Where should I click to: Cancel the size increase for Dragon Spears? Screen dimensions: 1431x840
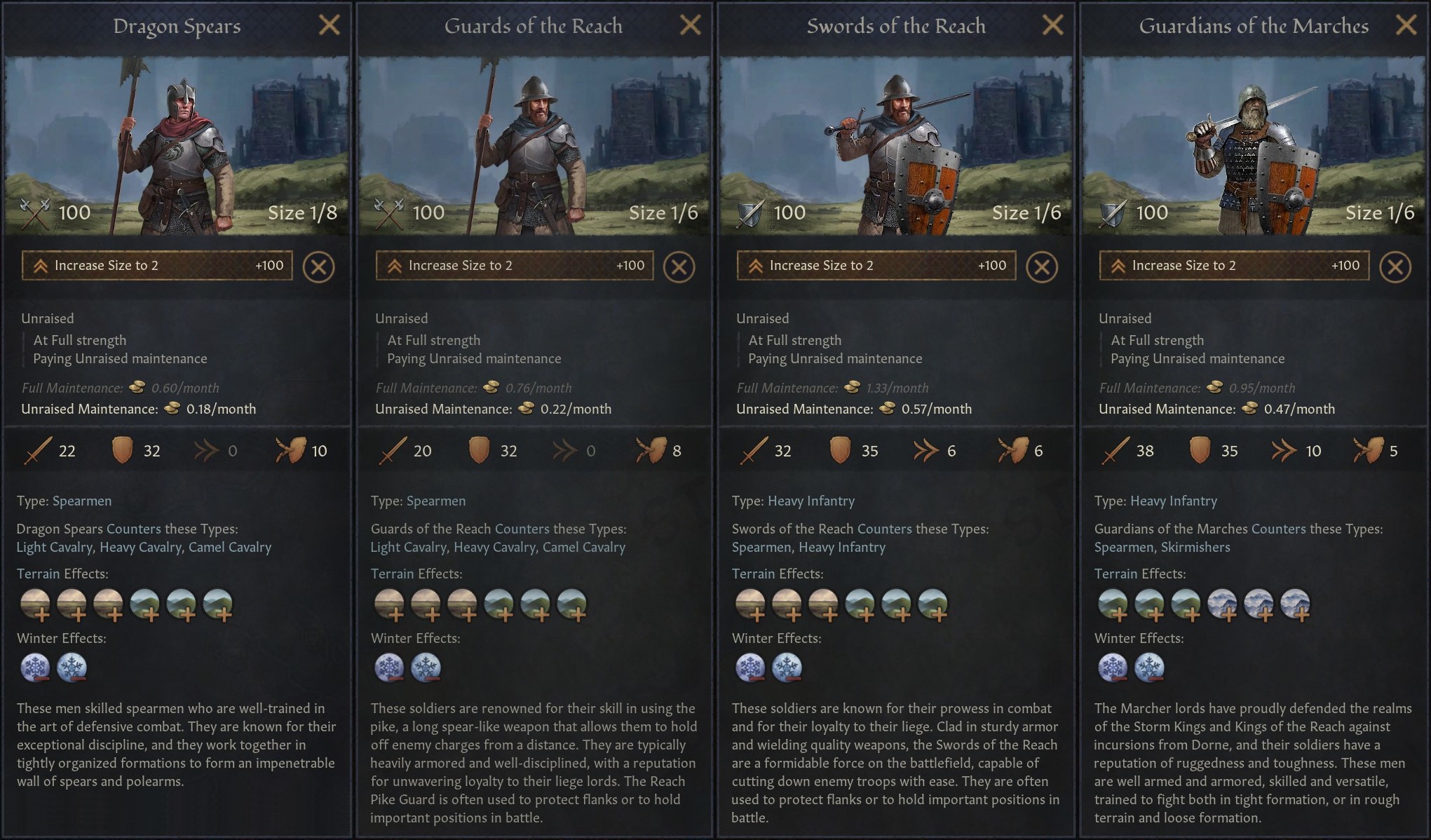coord(319,266)
